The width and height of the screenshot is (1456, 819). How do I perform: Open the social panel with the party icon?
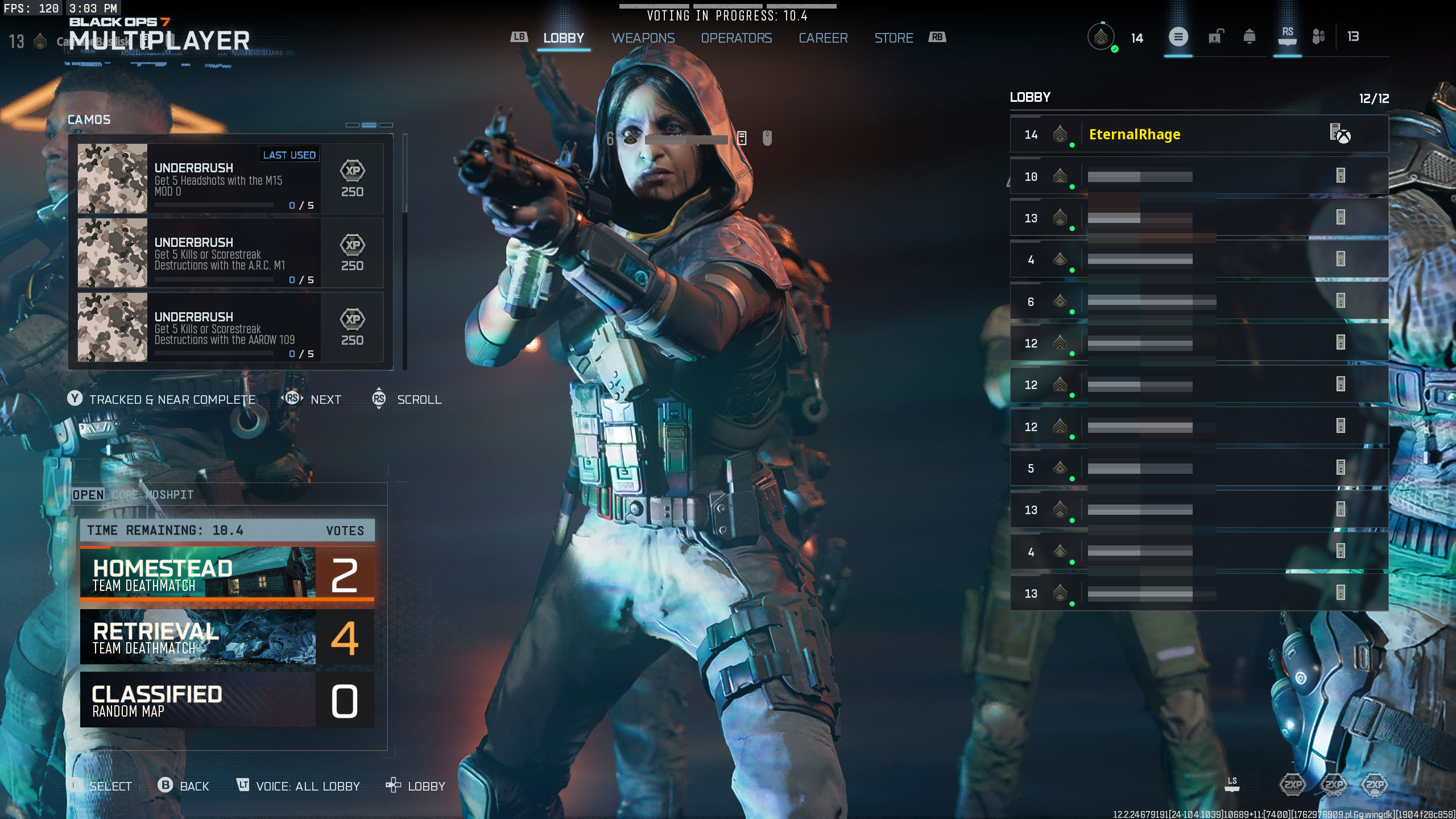[x=1318, y=36]
